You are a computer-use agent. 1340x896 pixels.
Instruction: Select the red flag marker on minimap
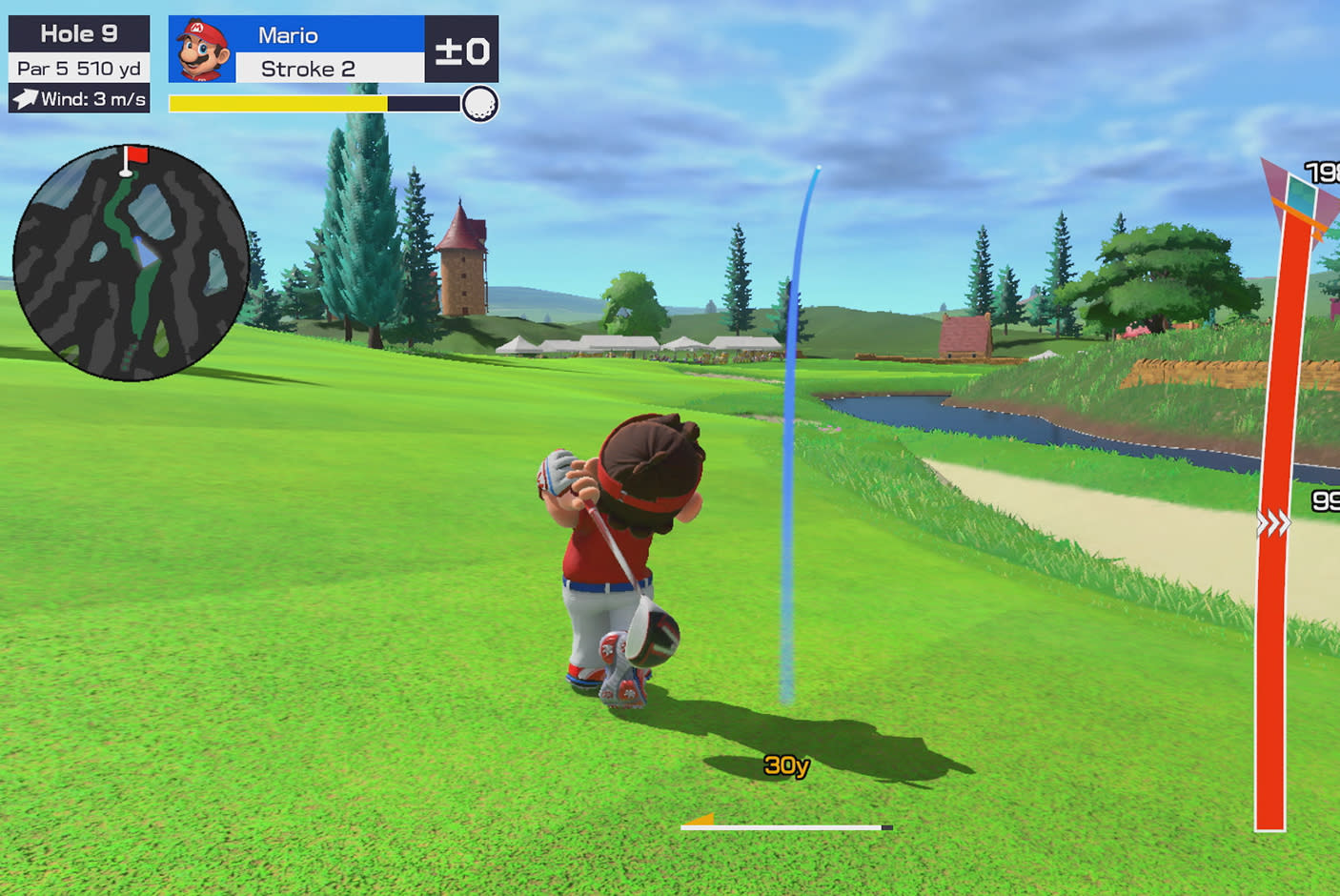[x=137, y=154]
